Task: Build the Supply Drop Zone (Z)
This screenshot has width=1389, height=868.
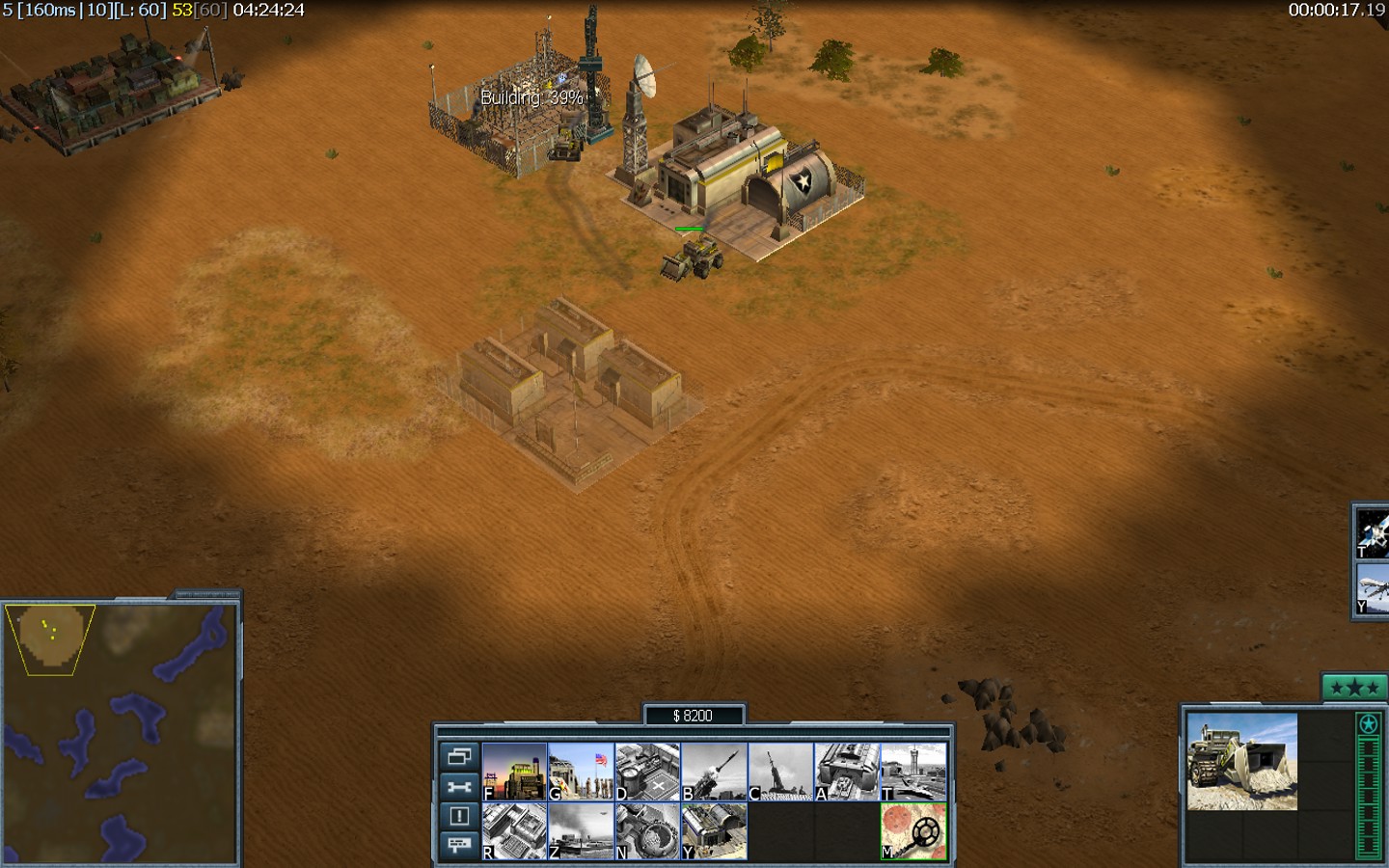Action: coord(581,830)
